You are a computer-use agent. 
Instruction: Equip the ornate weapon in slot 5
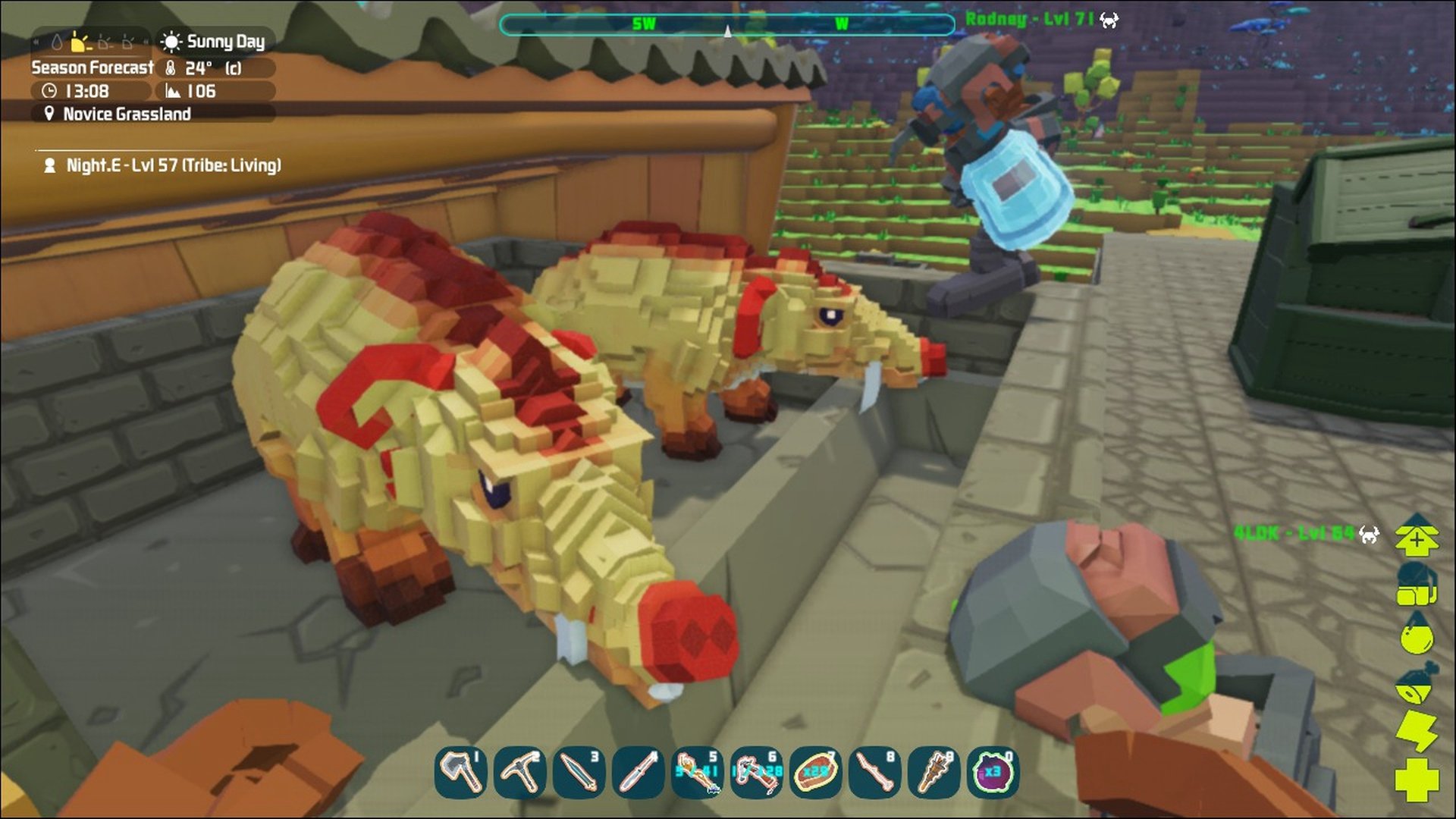pos(698,772)
